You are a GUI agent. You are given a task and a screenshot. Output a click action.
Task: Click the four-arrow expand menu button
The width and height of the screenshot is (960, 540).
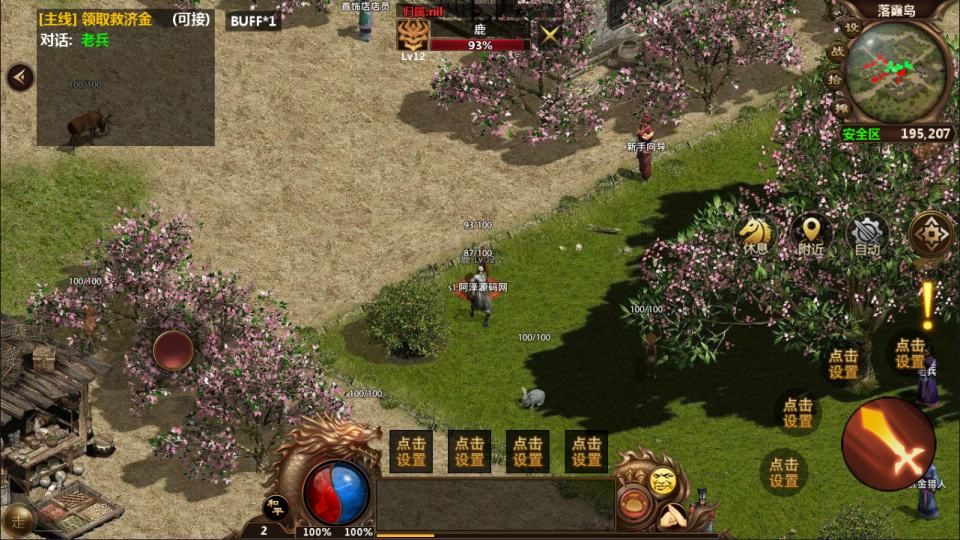[x=931, y=235]
